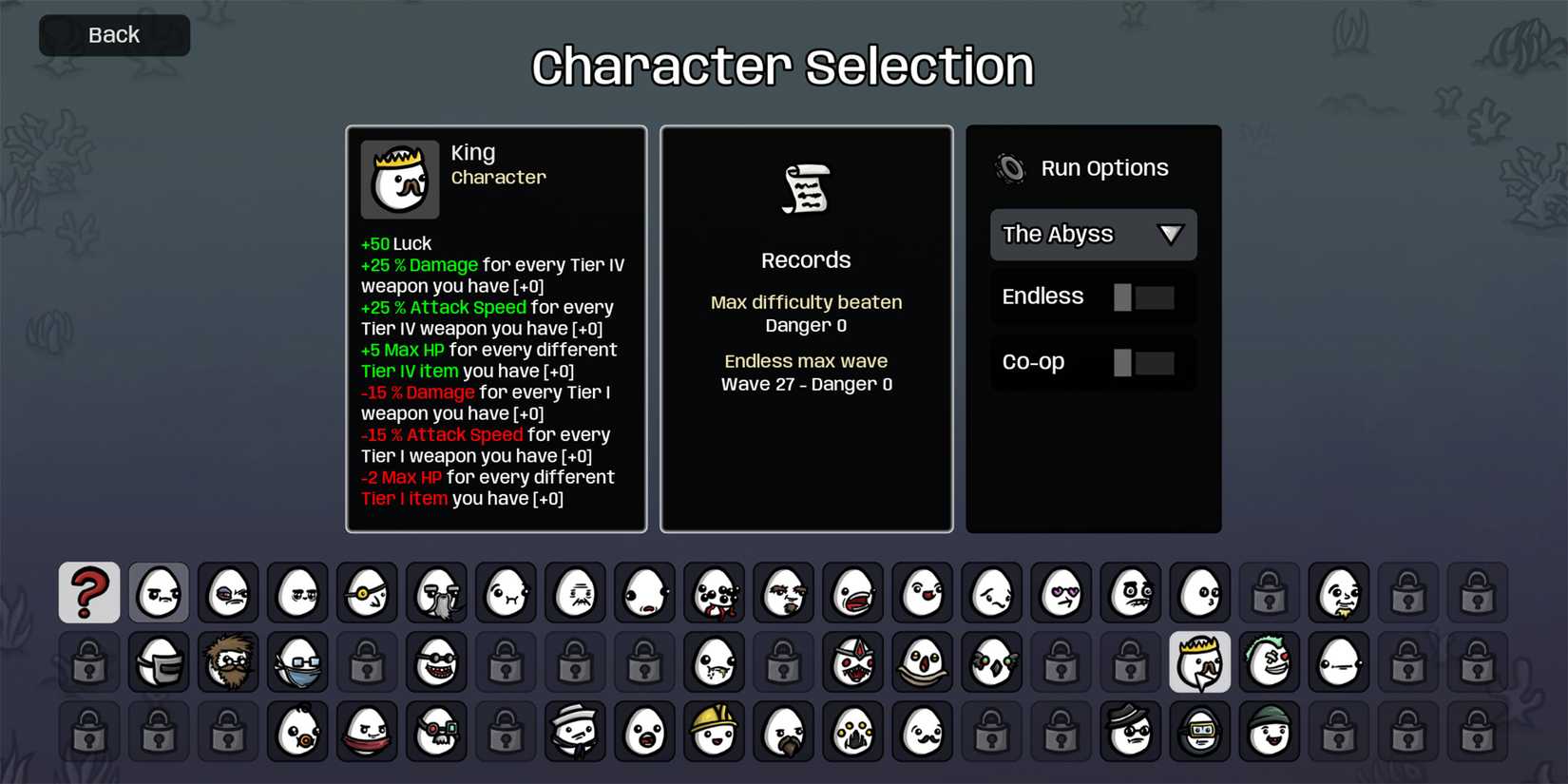Pick the character wearing a monocle
Image resolution: width=1568 pixels, height=784 pixels.
tap(367, 591)
